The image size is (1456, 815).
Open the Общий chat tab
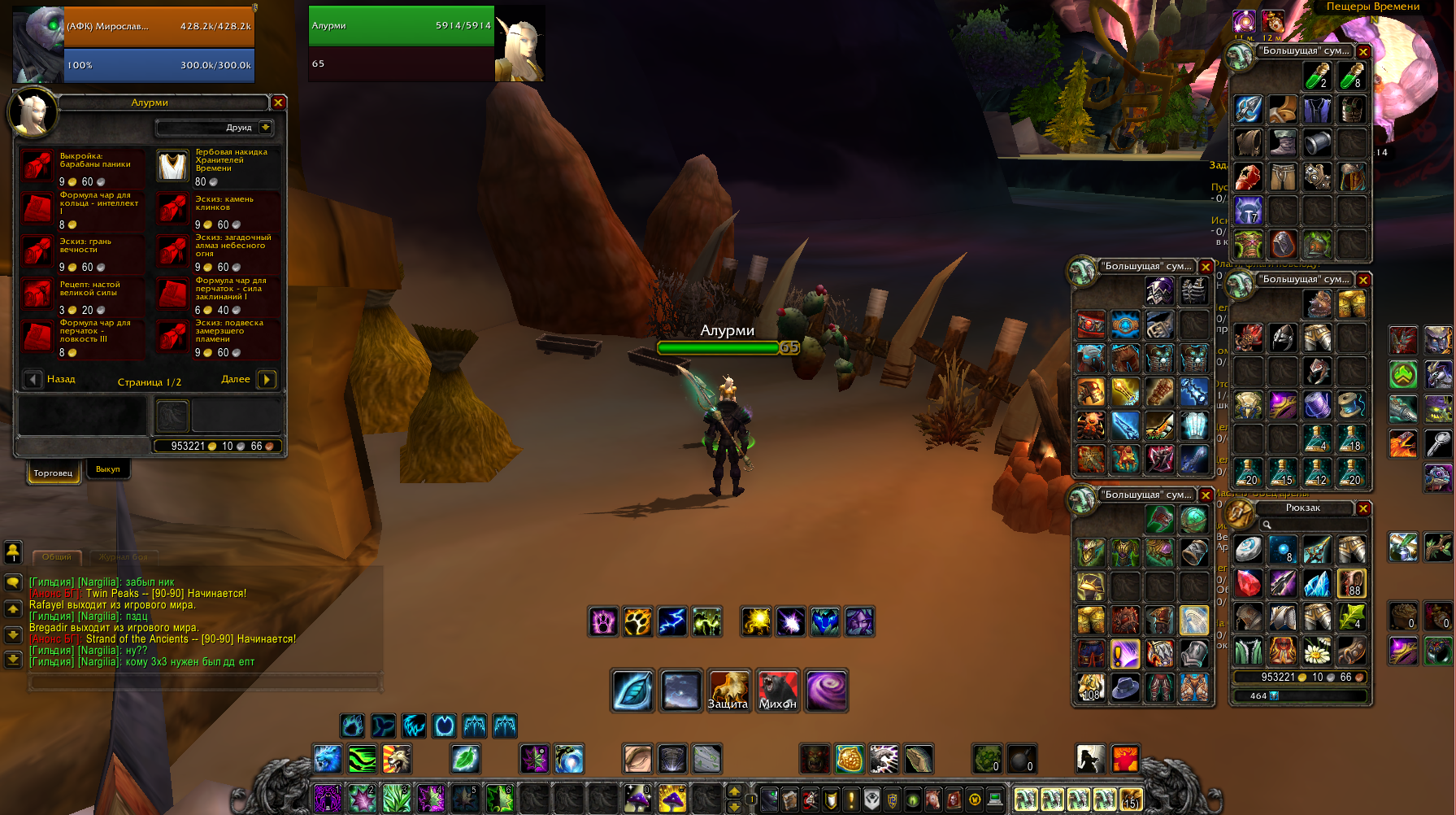click(57, 557)
